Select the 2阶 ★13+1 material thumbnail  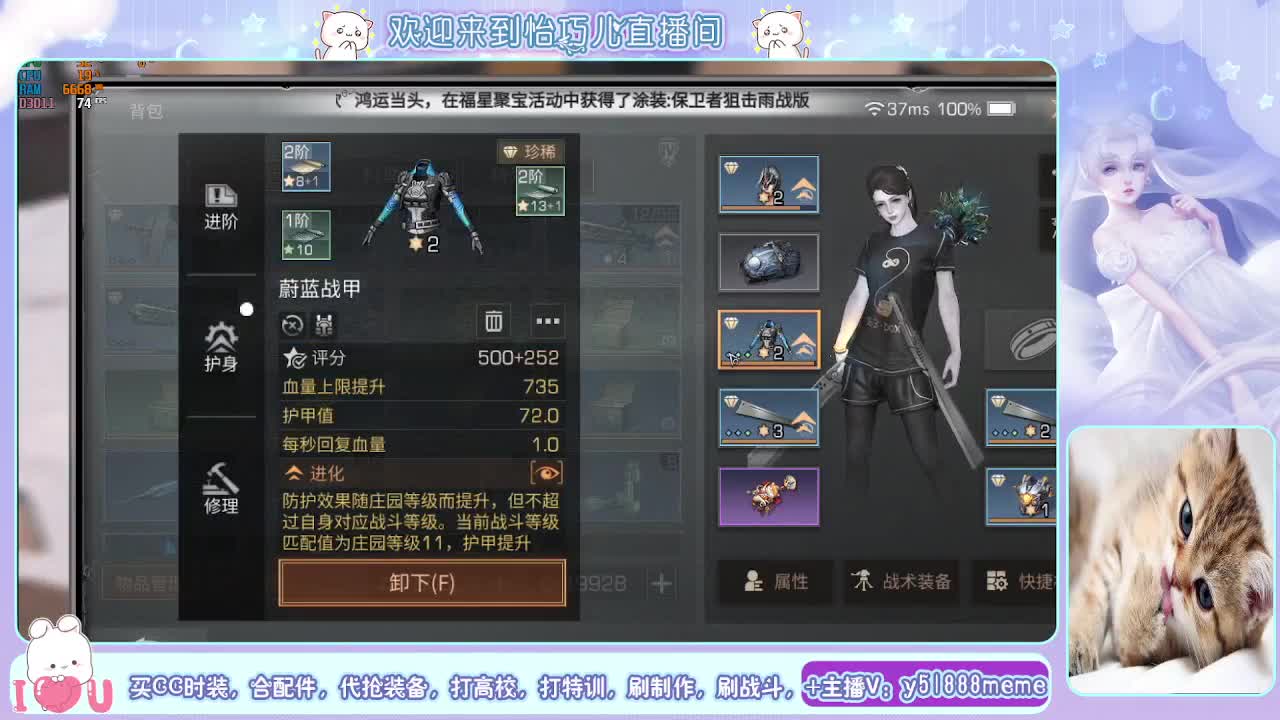point(540,189)
